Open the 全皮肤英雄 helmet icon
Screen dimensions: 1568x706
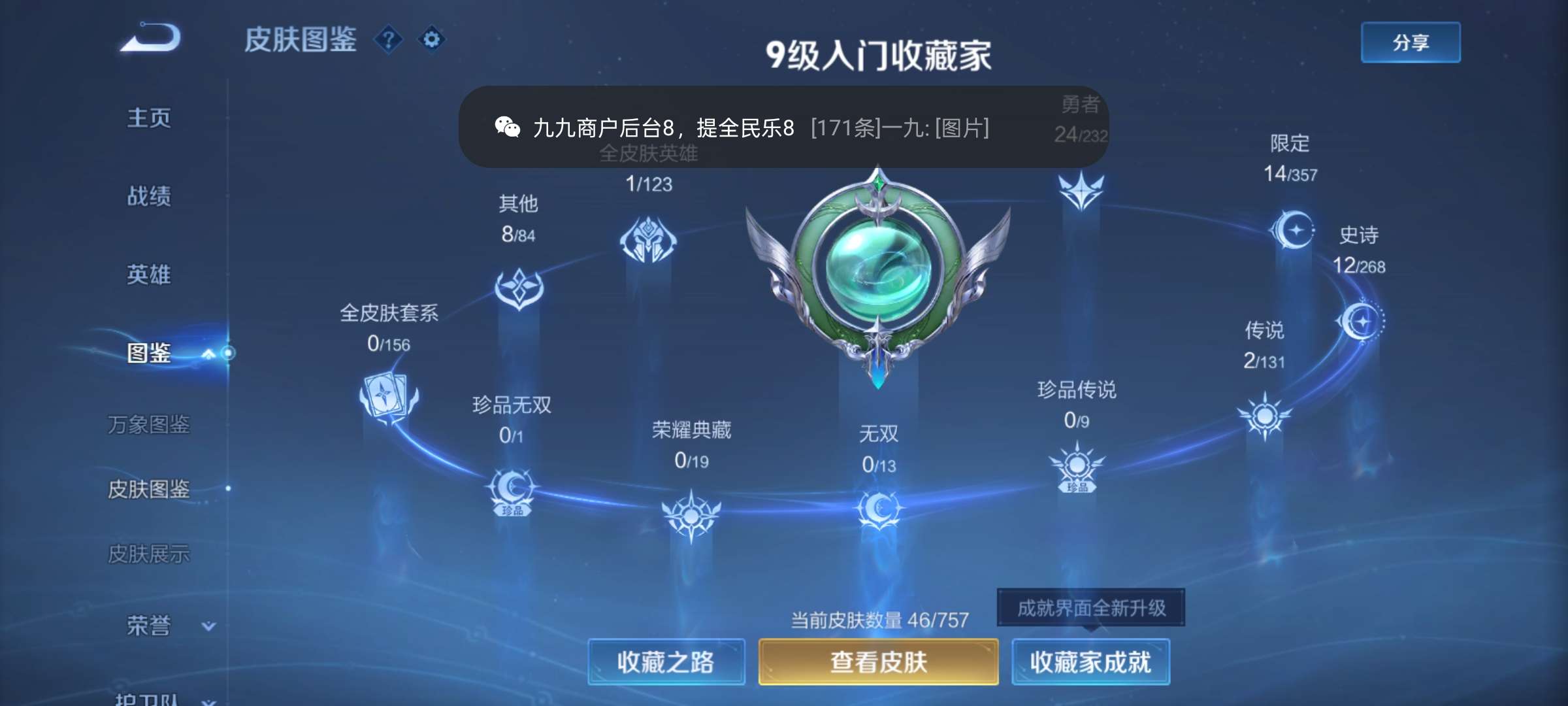(x=647, y=241)
